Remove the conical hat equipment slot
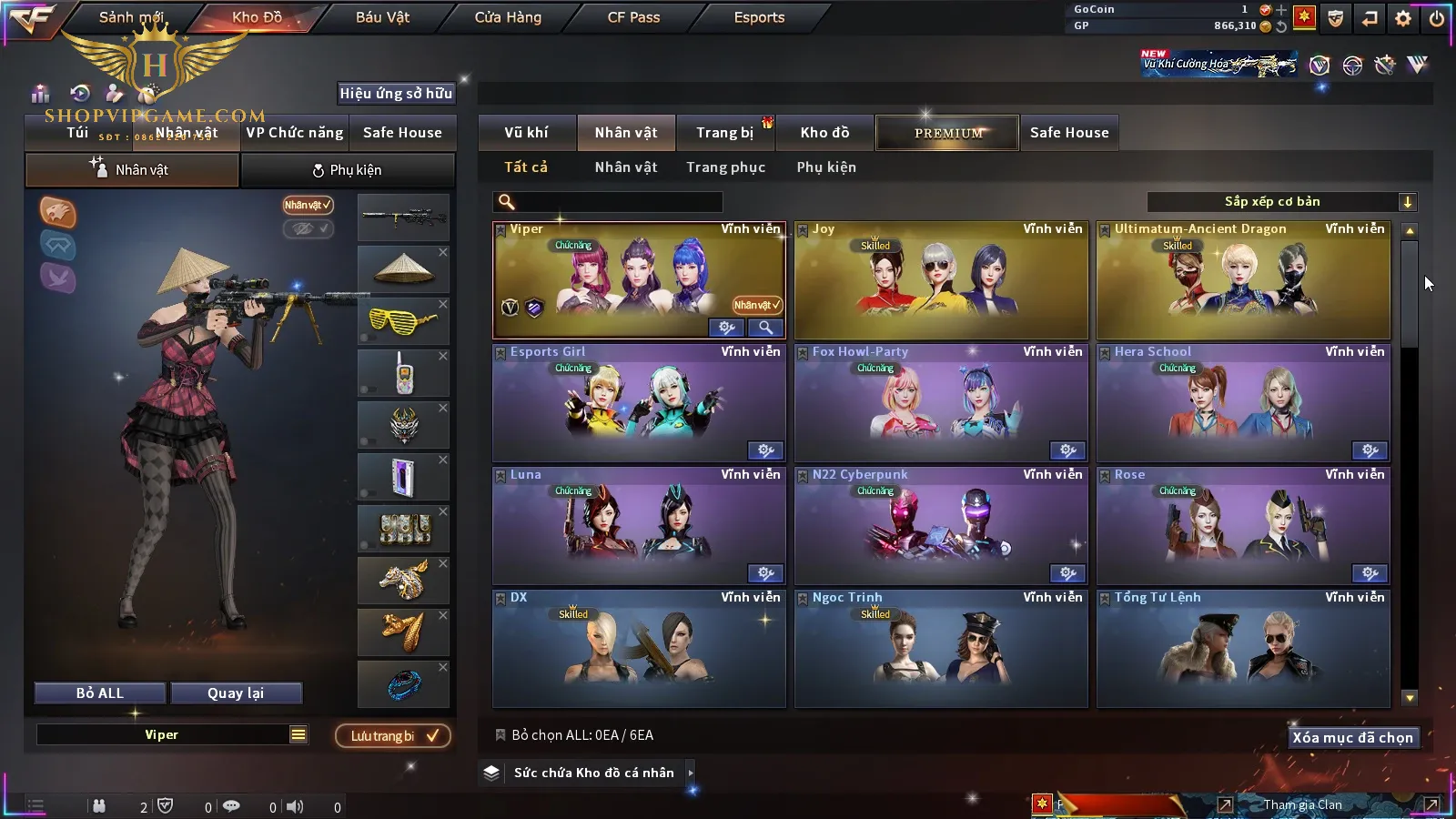 [443, 253]
